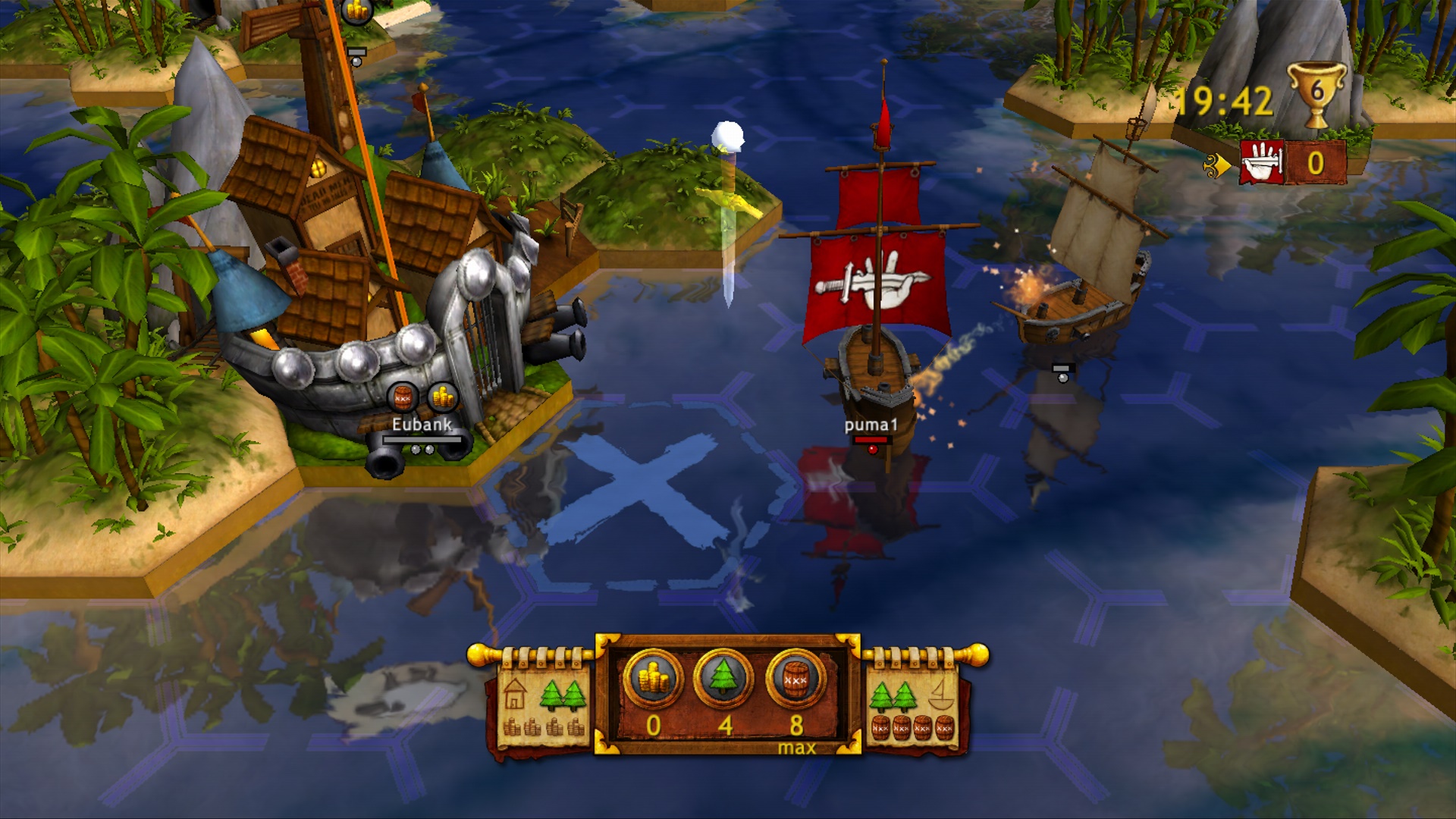Image resolution: width=1456 pixels, height=819 pixels.
Task: Open the house building cost scroll
Action: [x=544, y=705]
